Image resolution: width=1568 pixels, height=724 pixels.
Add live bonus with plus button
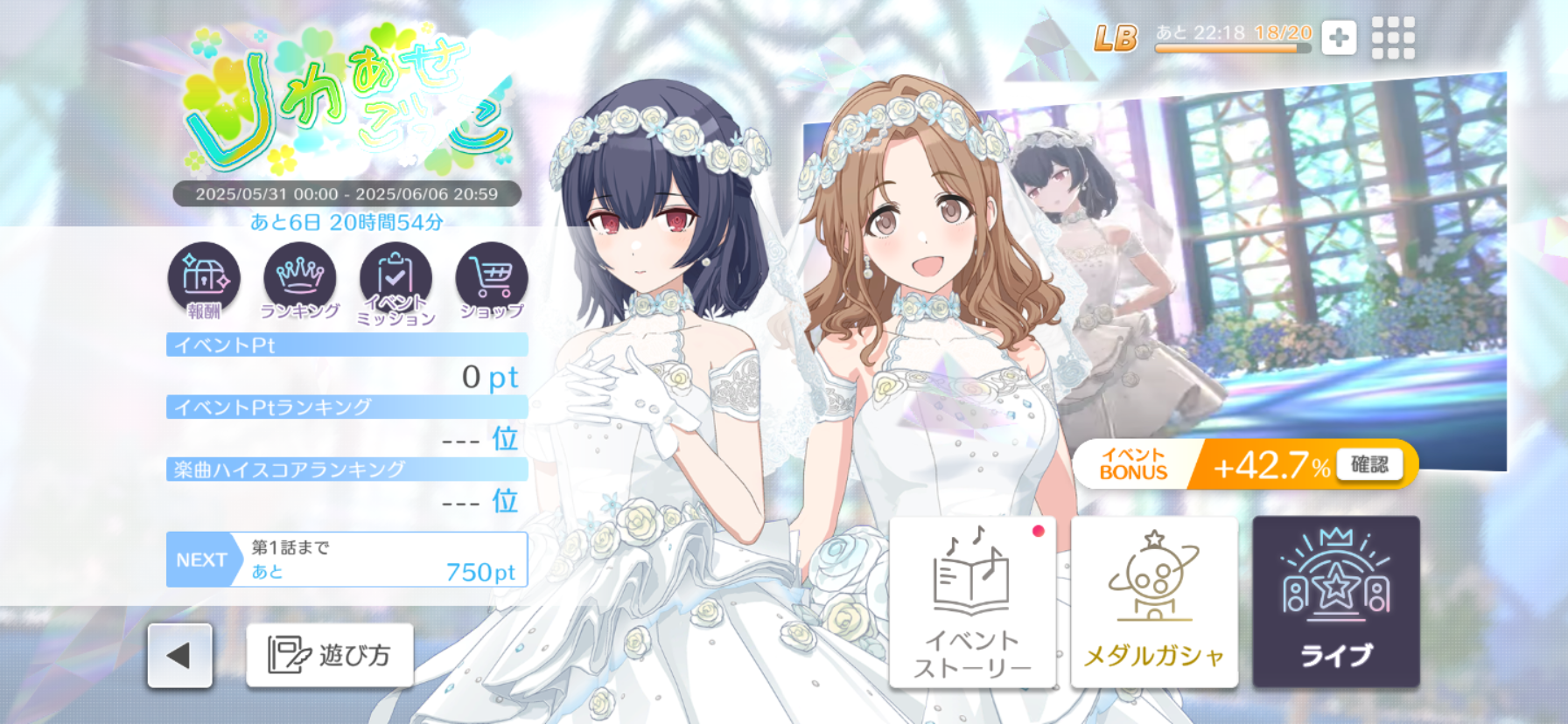(1339, 38)
